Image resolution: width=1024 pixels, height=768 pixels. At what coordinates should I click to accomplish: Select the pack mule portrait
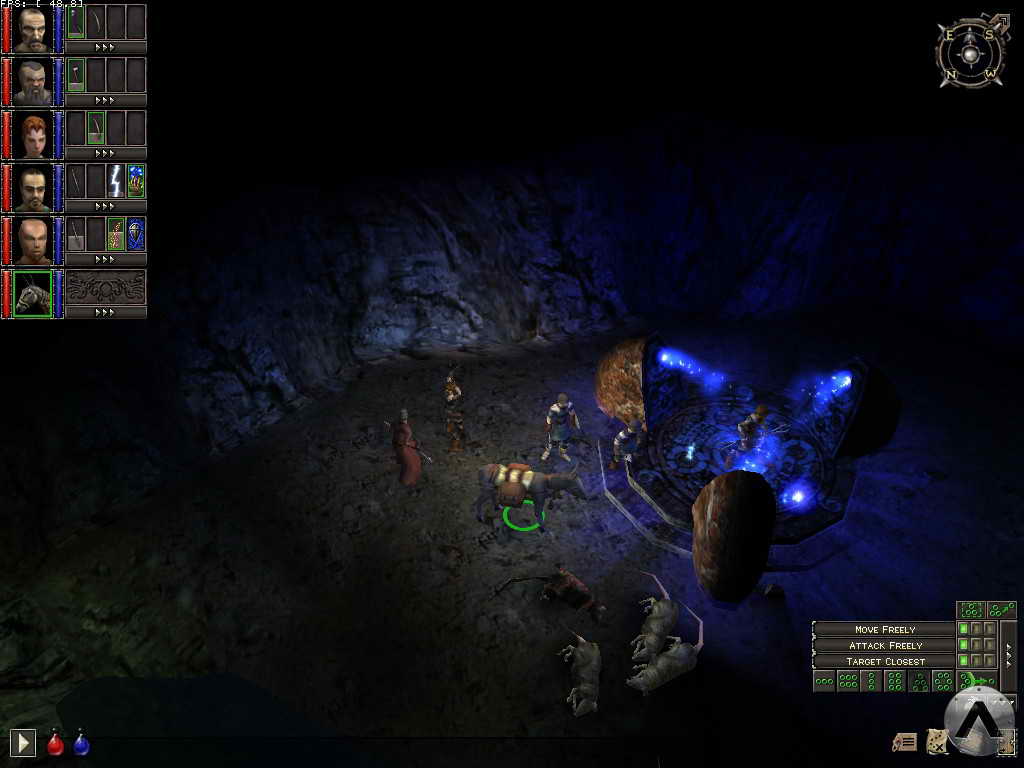32,294
